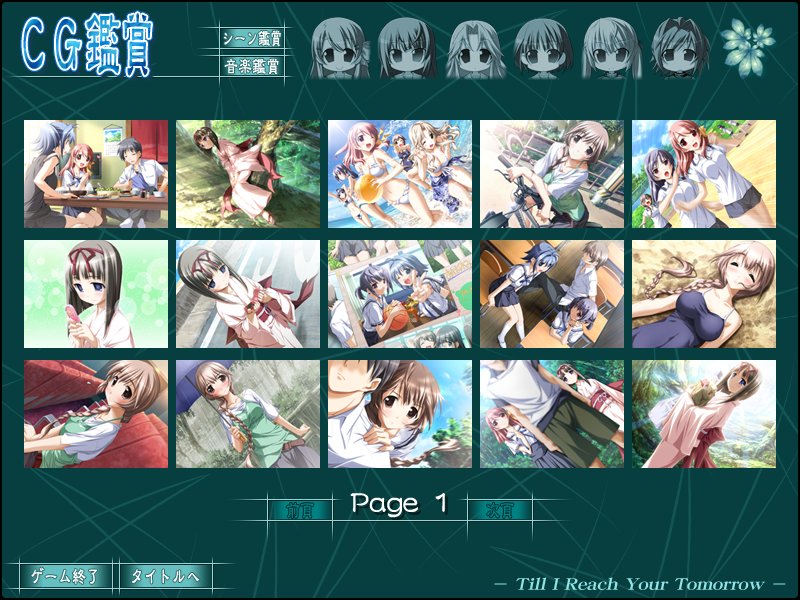Go to the previous page (前頁)
The image size is (800, 600).
pos(299,509)
